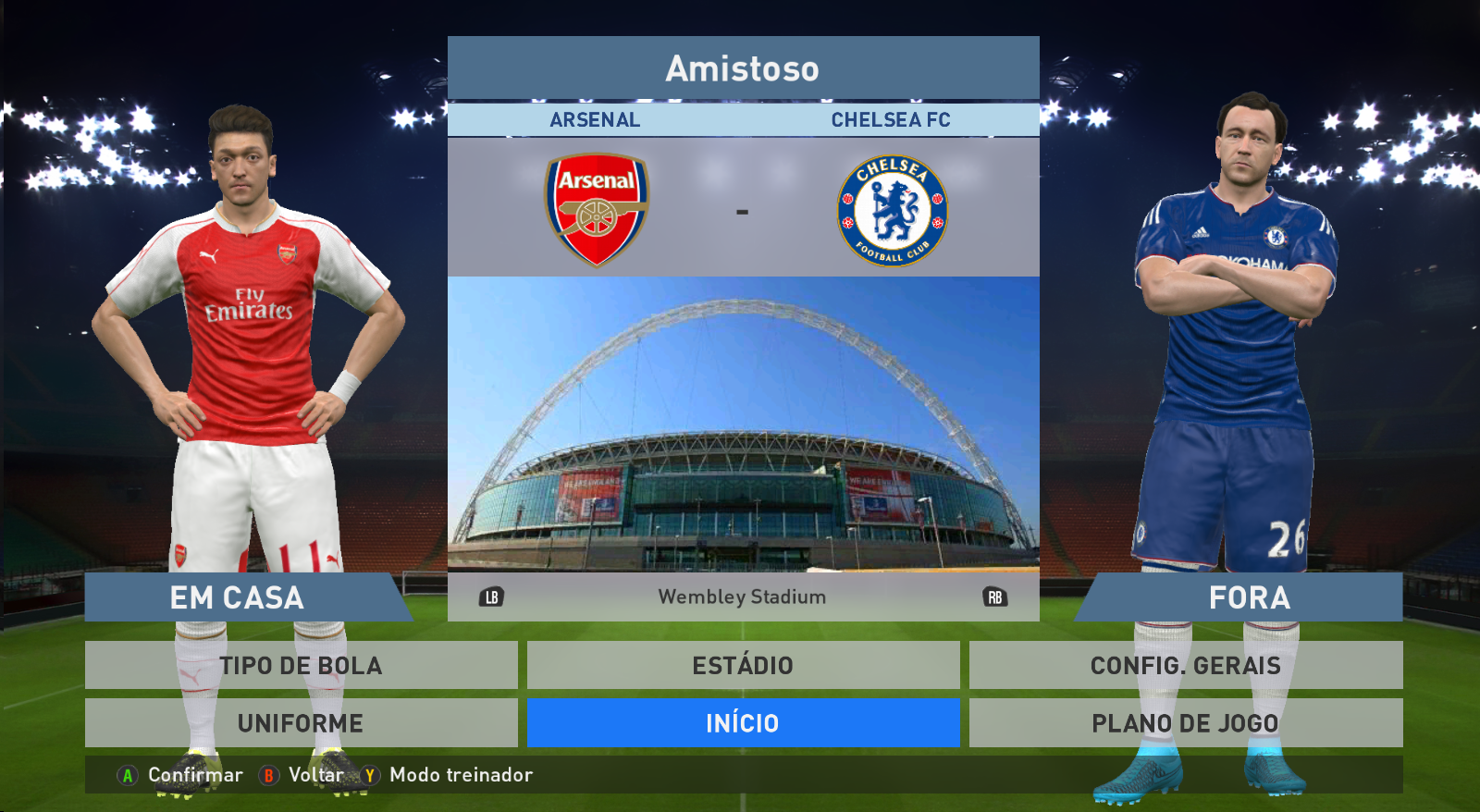Select the Wembley Stadium preview image

click(x=743, y=423)
